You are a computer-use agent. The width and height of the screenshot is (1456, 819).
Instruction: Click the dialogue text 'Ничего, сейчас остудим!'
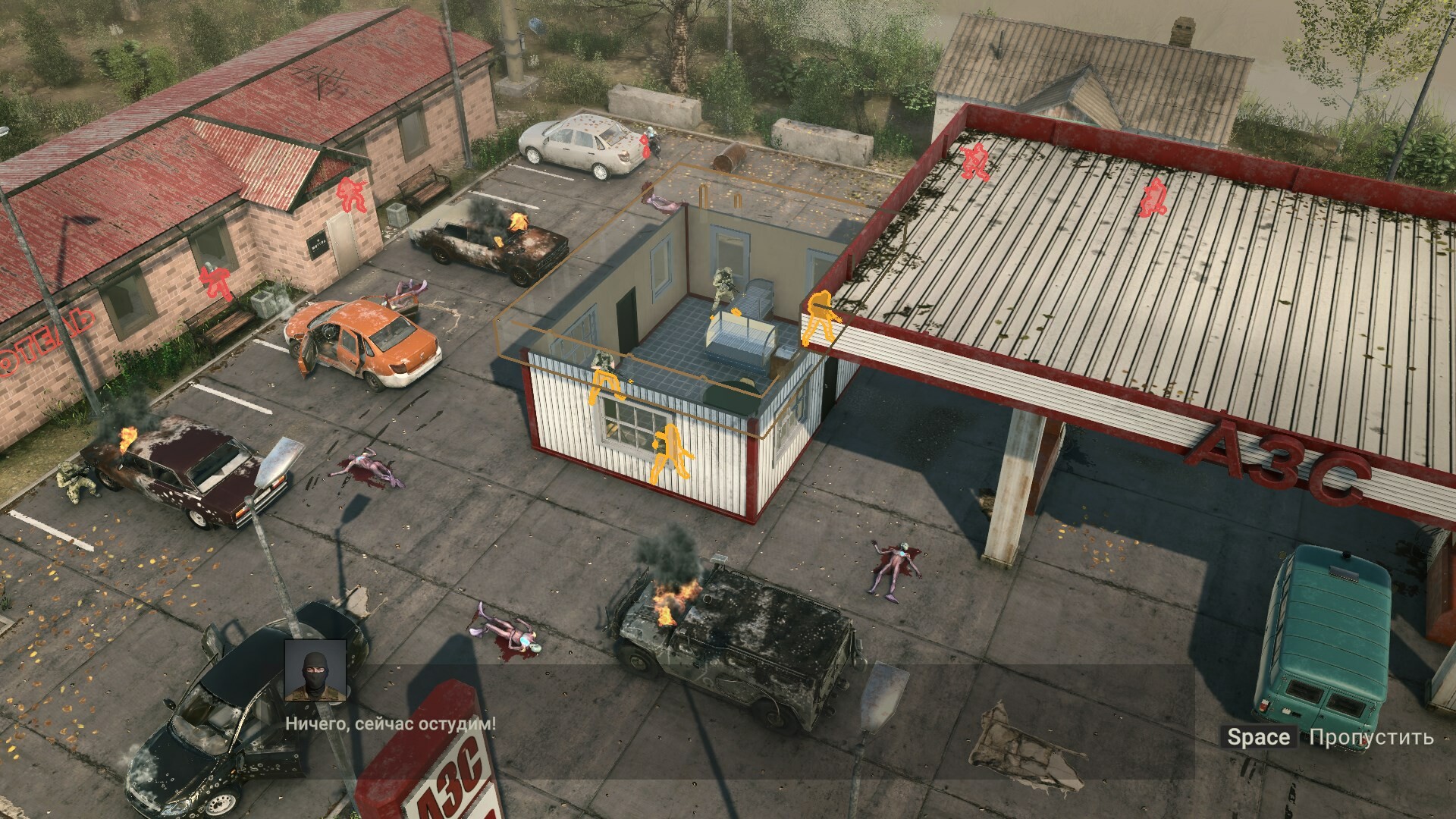click(391, 724)
